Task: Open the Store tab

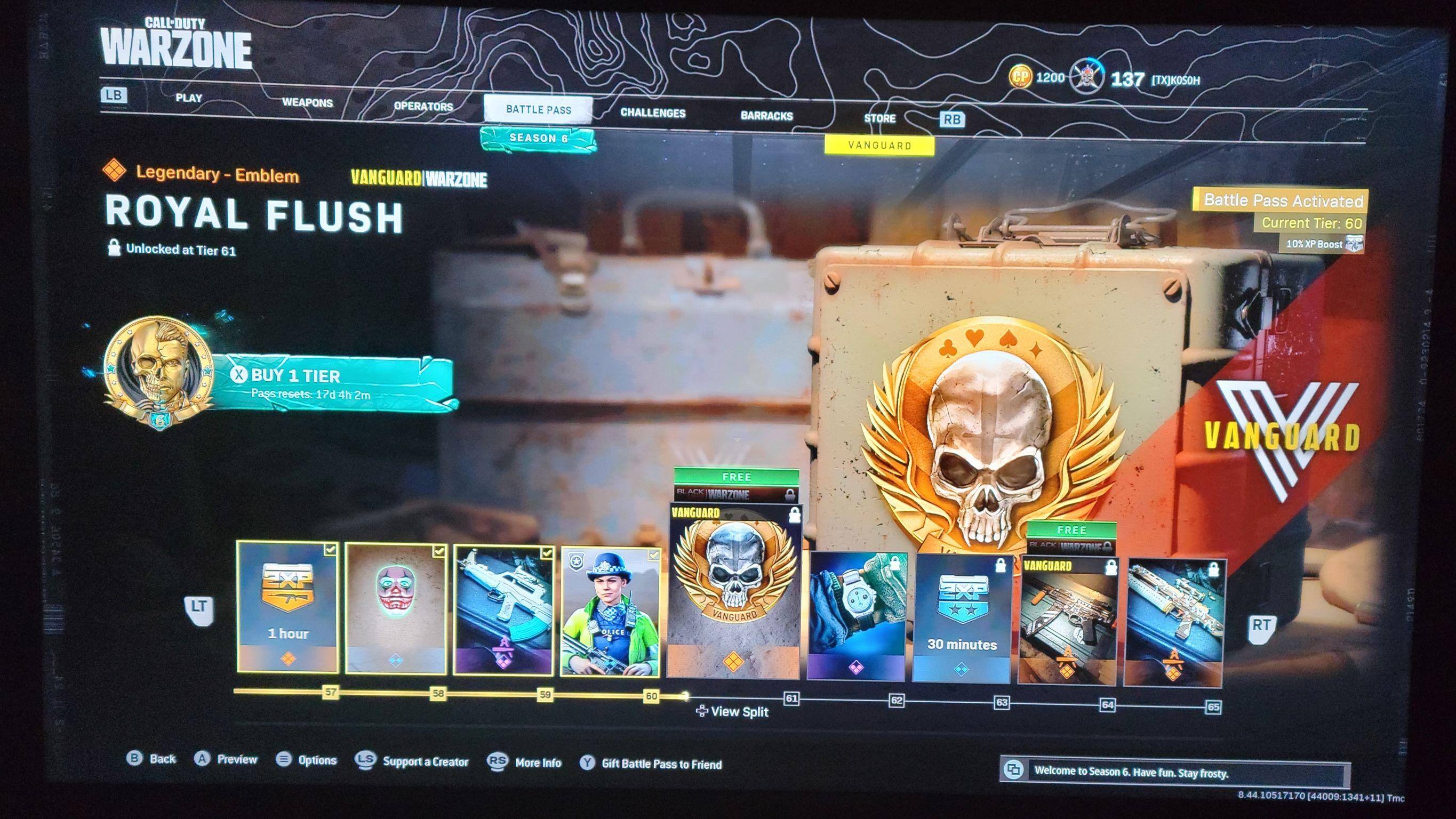Action: click(x=879, y=118)
